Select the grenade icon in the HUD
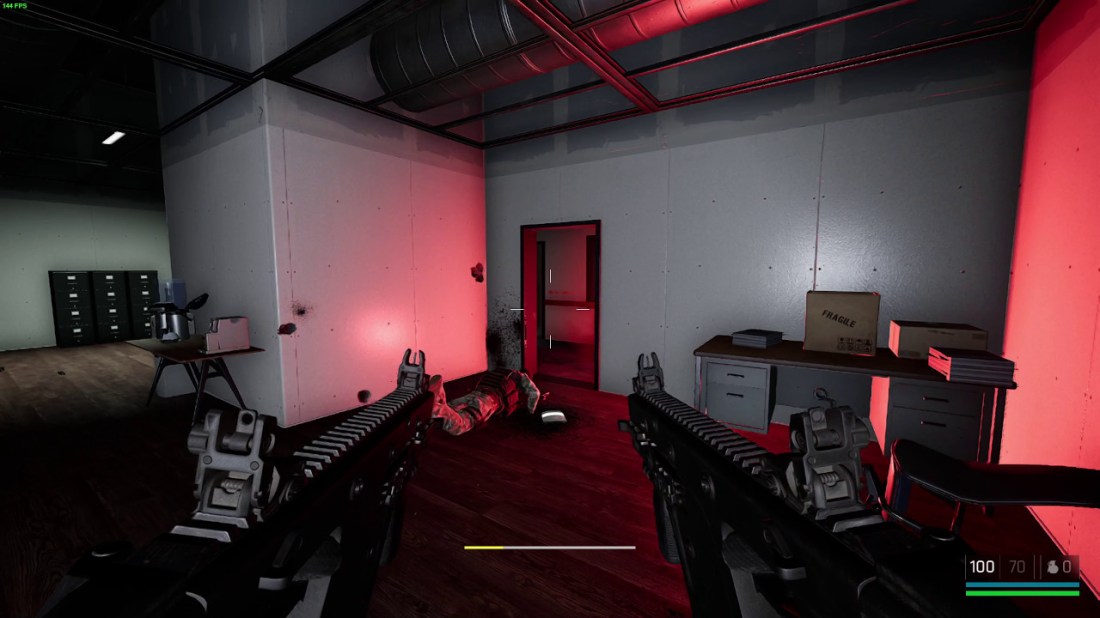1100x618 pixels. tap(1051, 567)
